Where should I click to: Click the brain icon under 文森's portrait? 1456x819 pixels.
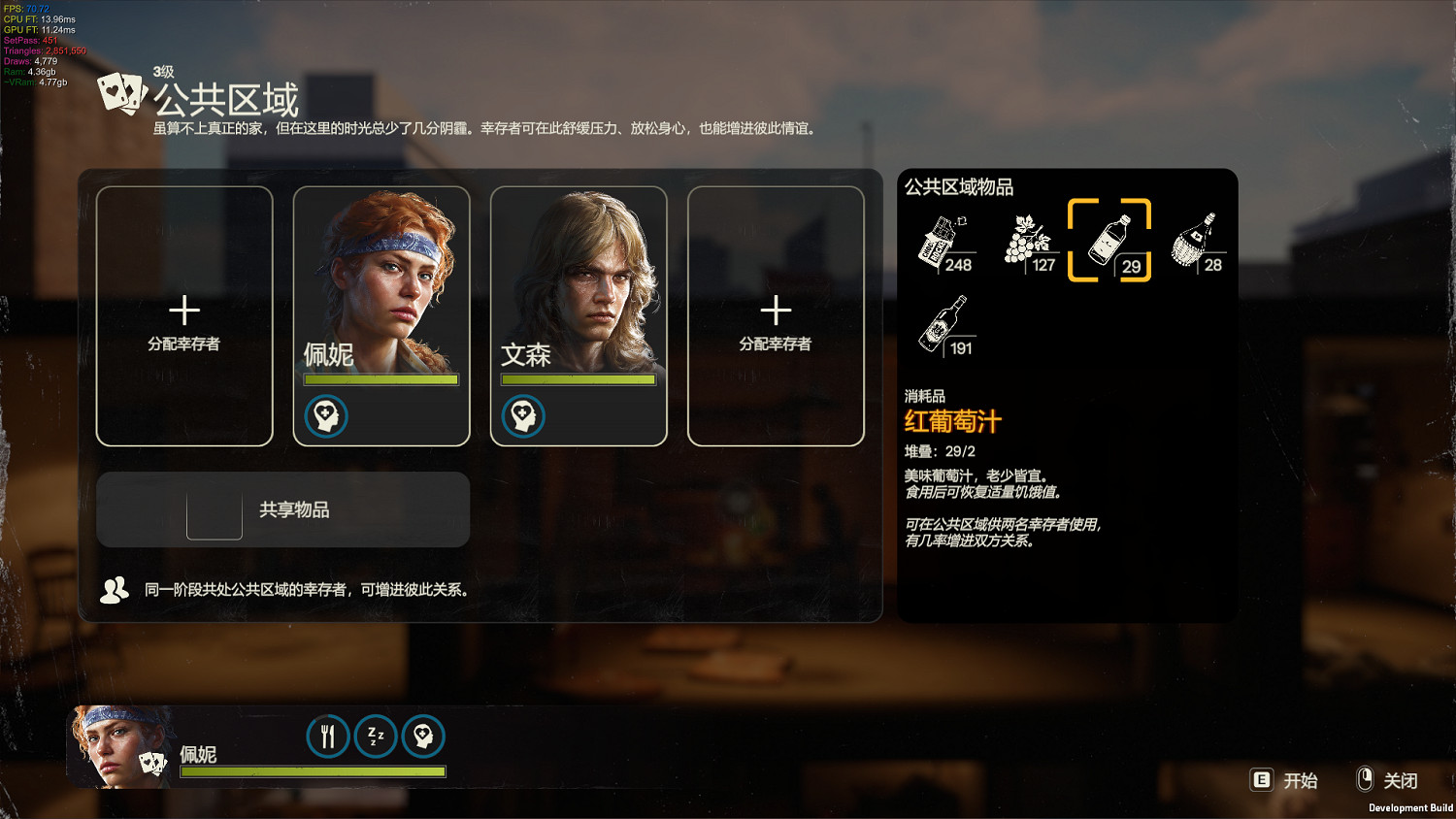[523, 416]
